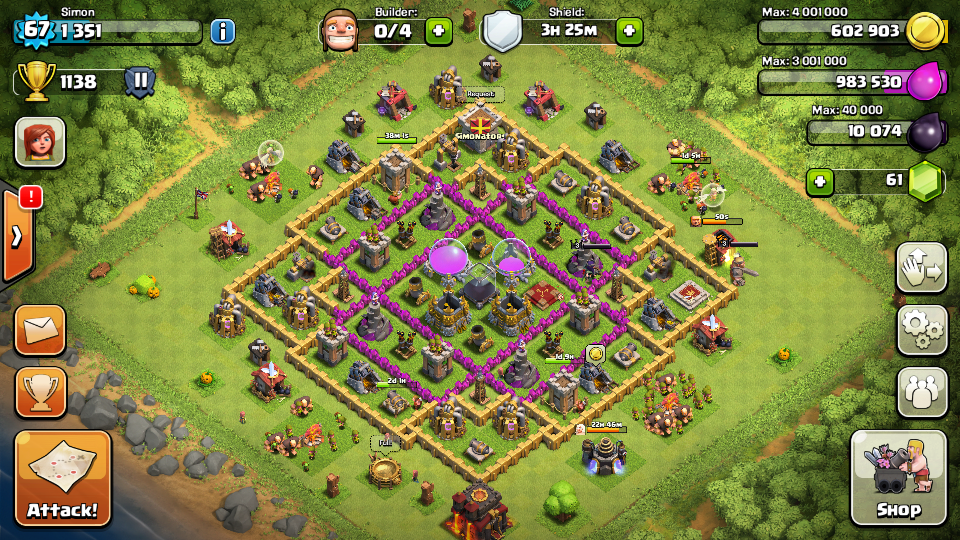Screen dimensions: 960x540
Task: Expand the orange side panel arrow
Action: click(x=17, y=236)
